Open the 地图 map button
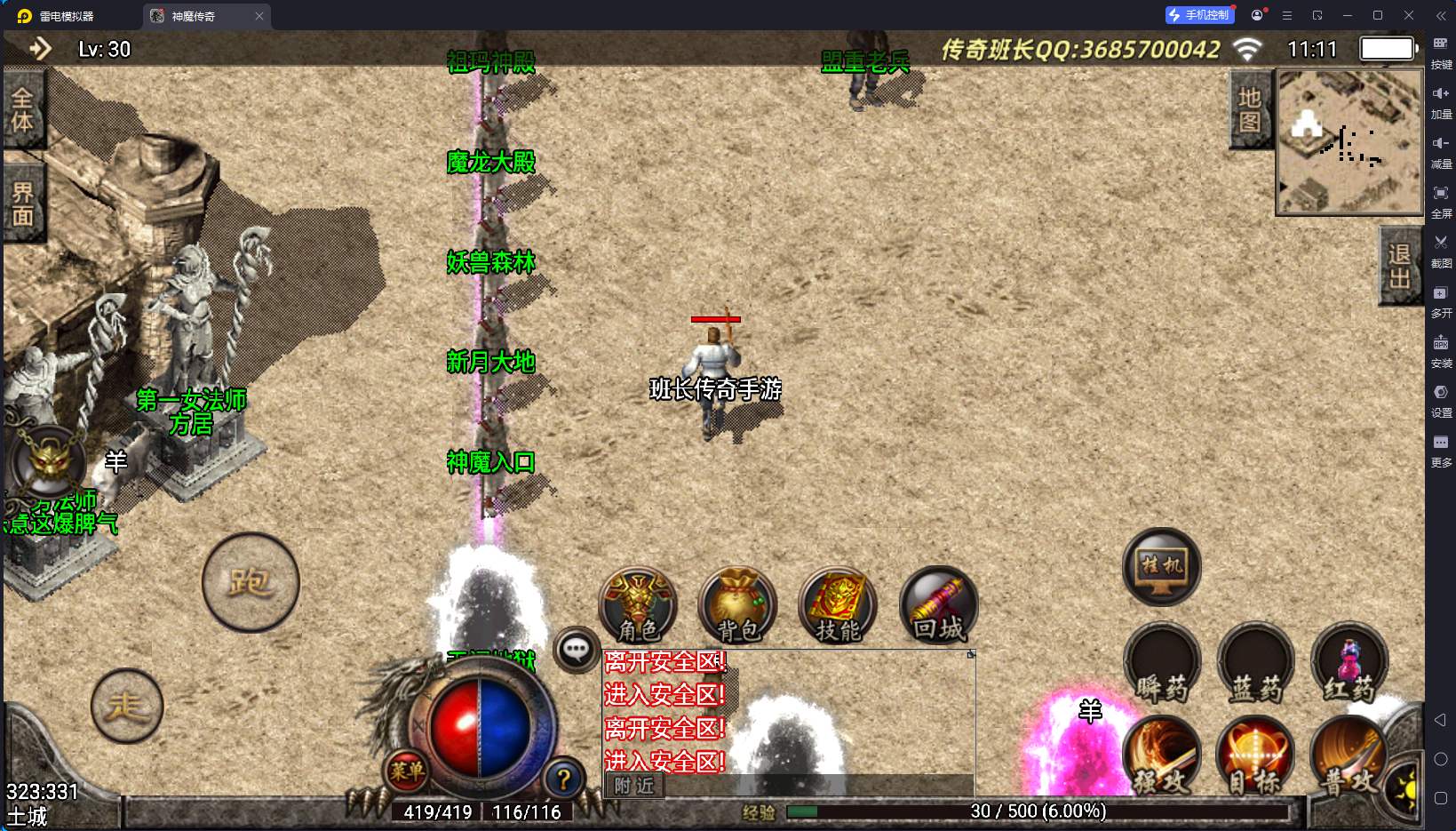 point(1250,109)
